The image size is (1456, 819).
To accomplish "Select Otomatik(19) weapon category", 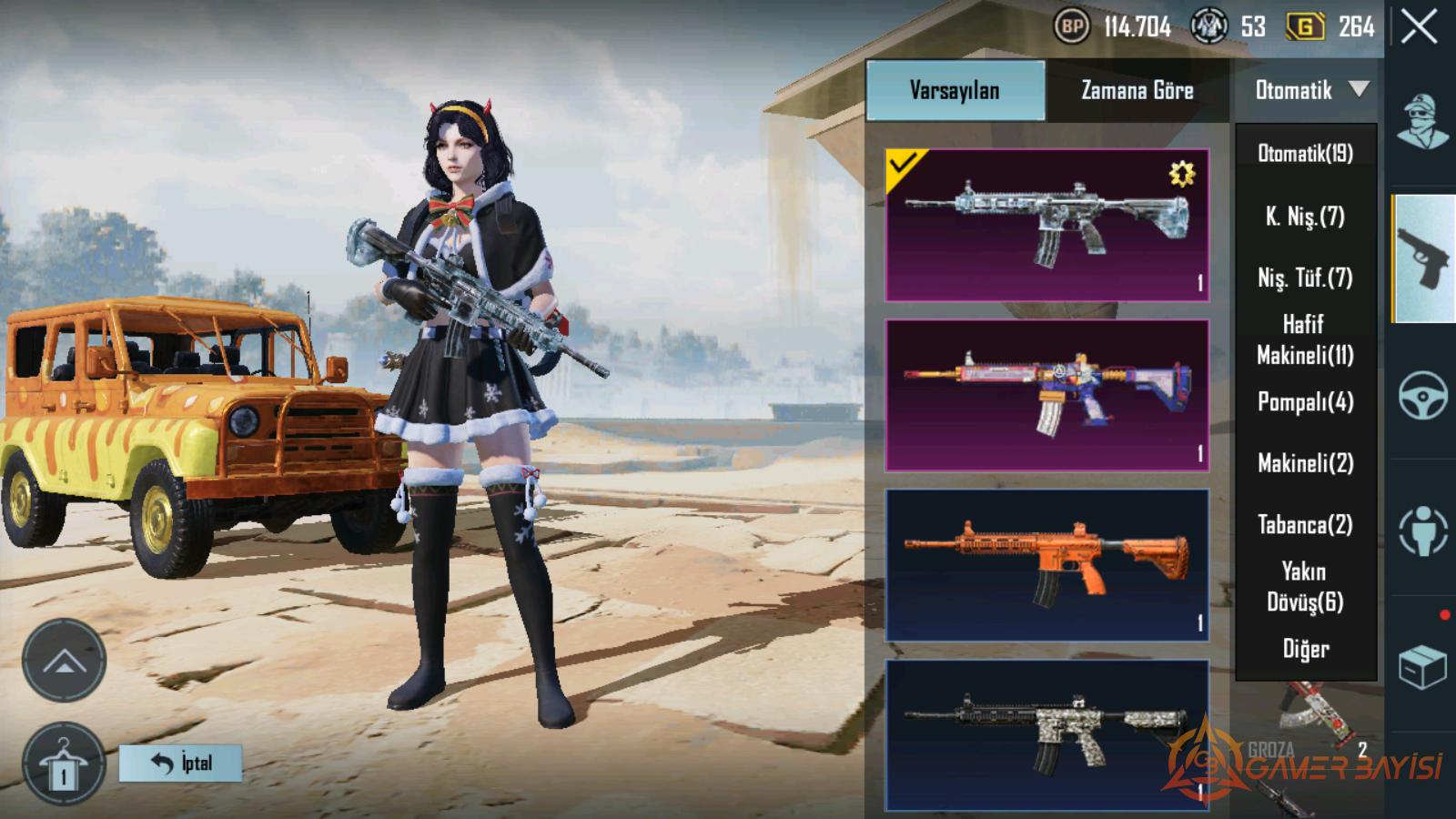I will [1305, 154].
